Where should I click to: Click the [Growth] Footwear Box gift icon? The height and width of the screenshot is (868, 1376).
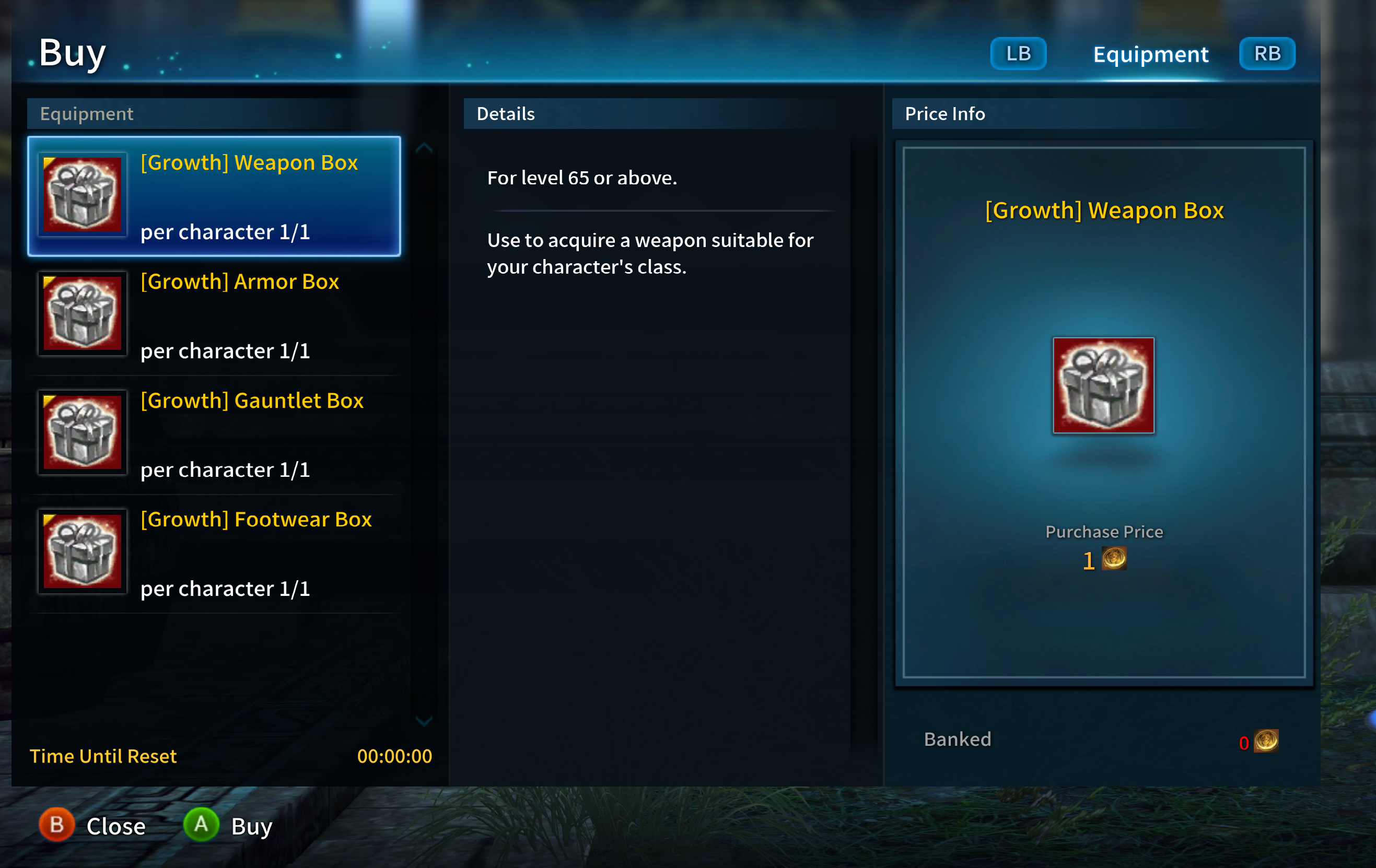coord(83,552)
